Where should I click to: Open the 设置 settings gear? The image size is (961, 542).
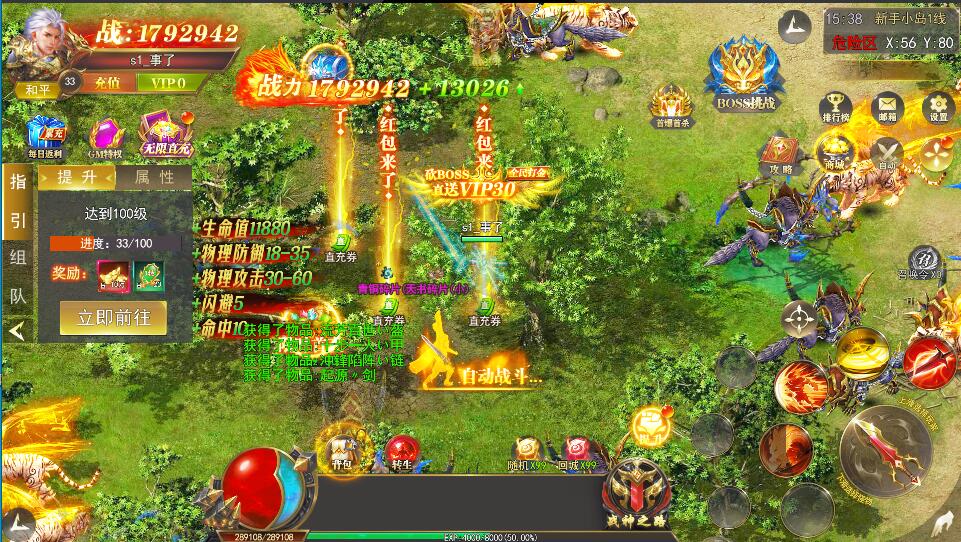tap(938, 107)
